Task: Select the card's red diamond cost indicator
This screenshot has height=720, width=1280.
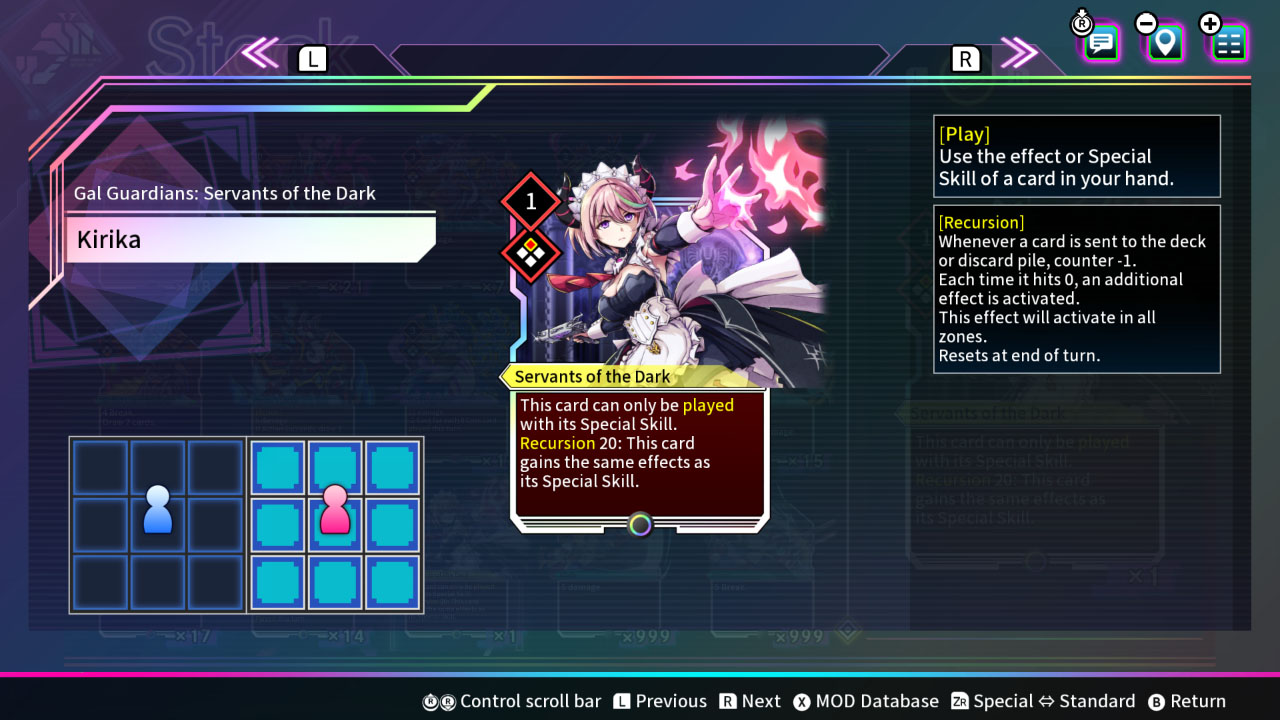Action: 529,199
